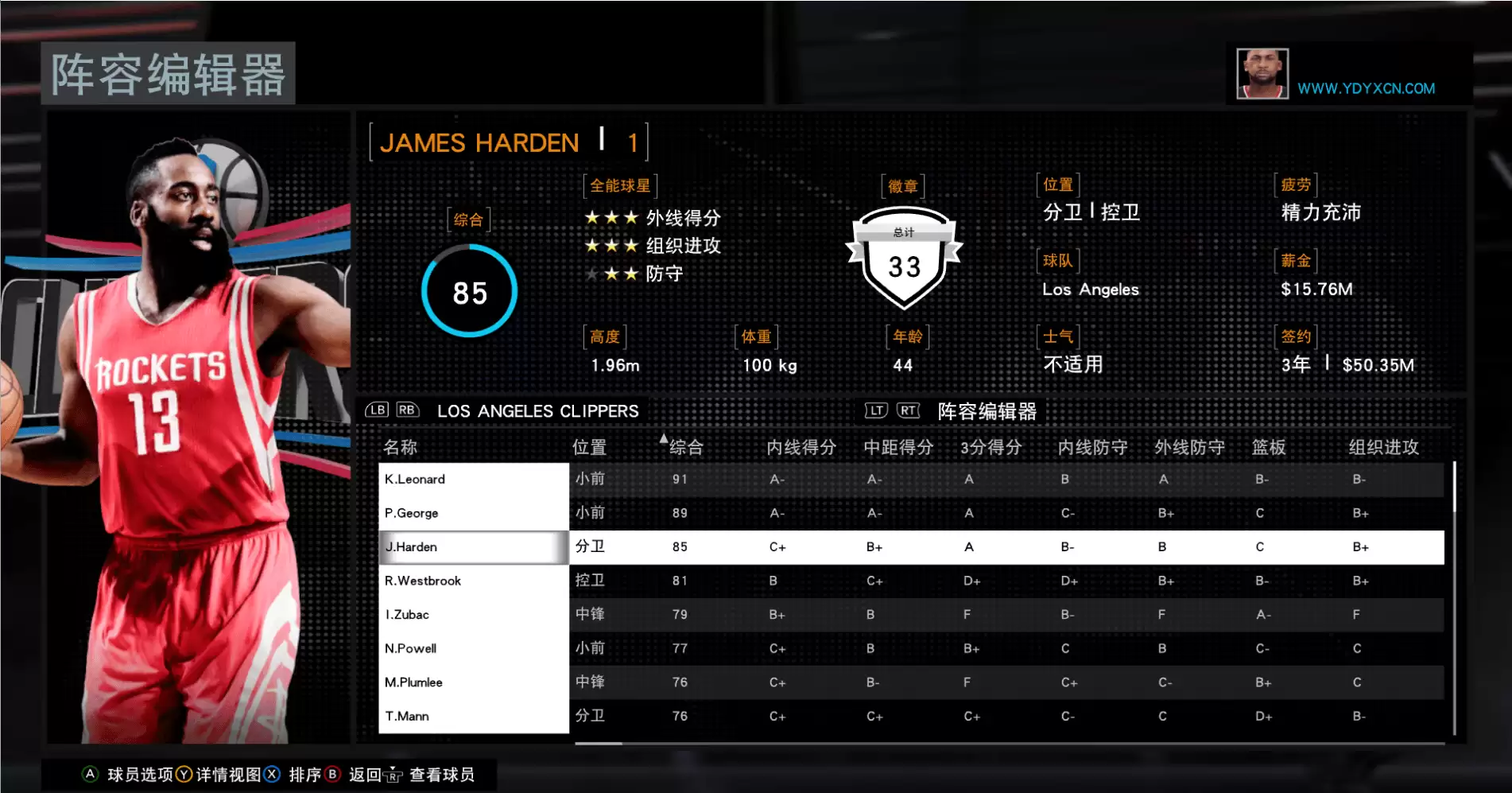Screen dimensions: 1512x793
Task: Select K.Leonard in the roster list
Action: pos(474,479)
